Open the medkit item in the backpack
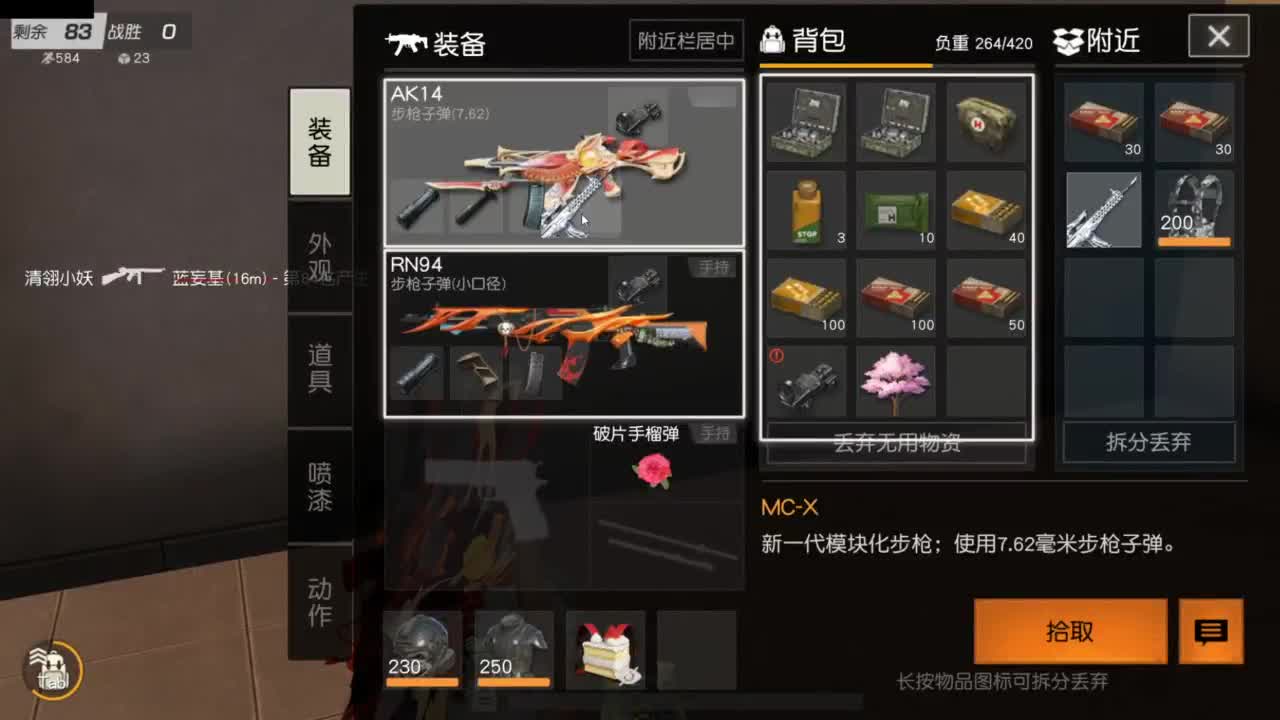Viewport: 1280px width, 720px height. pos(987,120)
